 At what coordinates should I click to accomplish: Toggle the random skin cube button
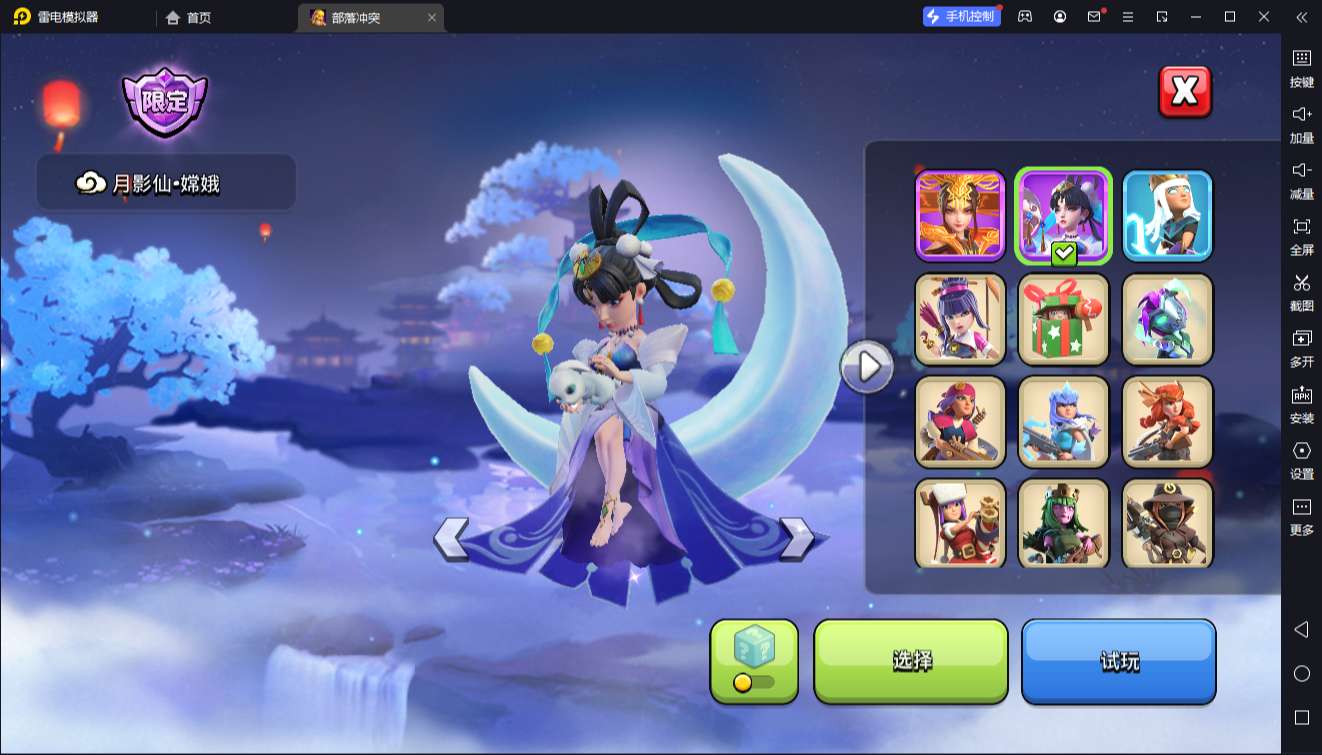point(754,661)
